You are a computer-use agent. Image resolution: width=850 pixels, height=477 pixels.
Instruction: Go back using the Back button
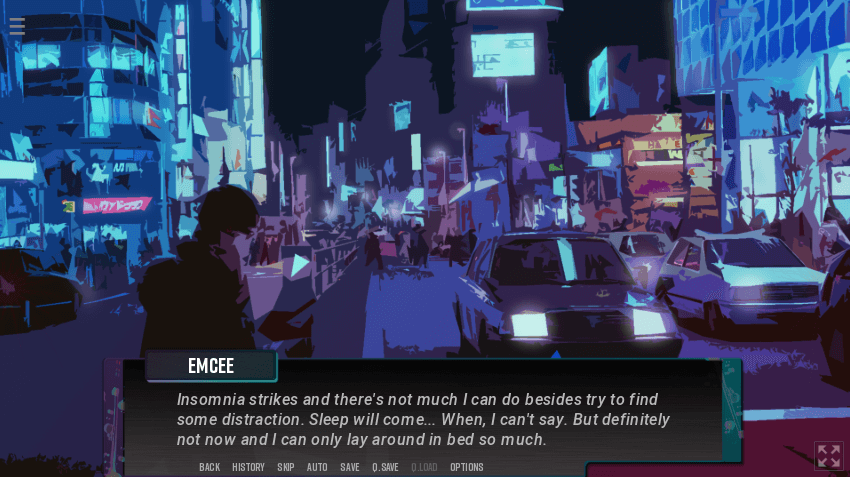click(209, 467)
